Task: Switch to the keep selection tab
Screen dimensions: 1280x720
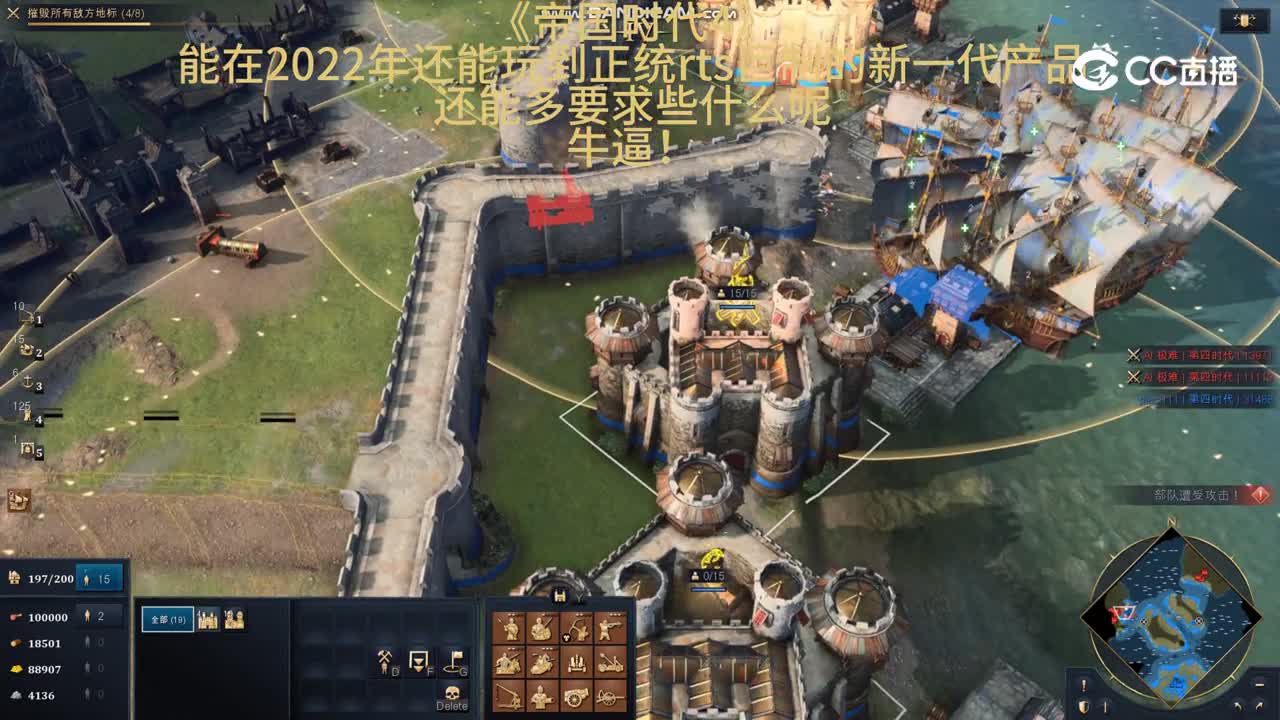Action: tap(207, 618)
